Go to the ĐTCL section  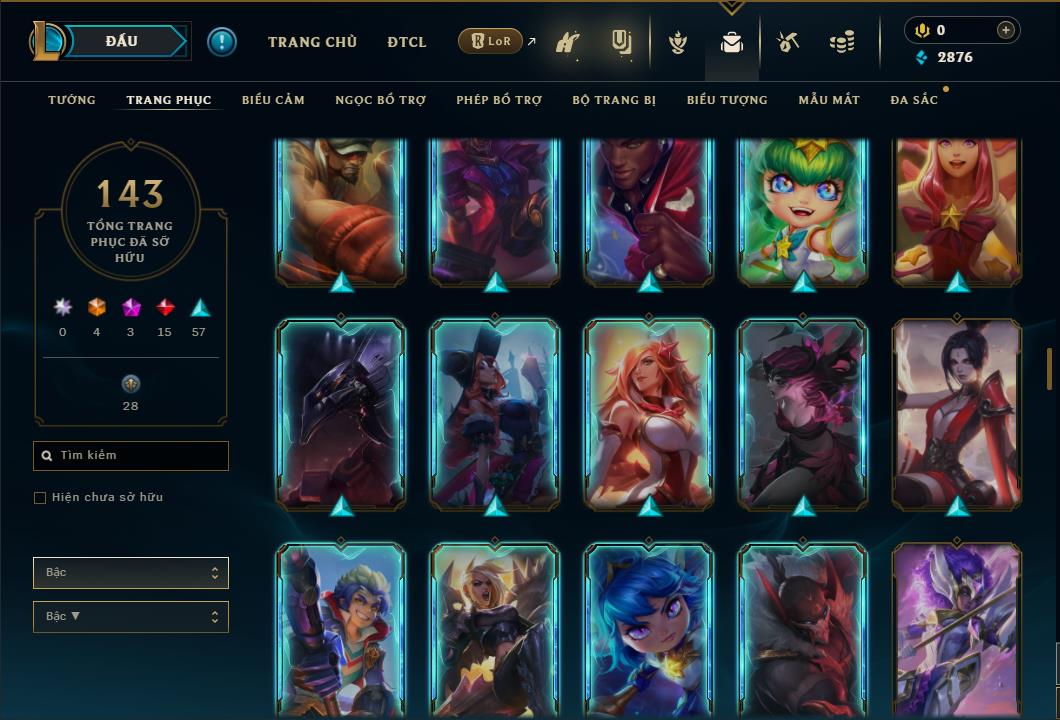click(407, 42)
